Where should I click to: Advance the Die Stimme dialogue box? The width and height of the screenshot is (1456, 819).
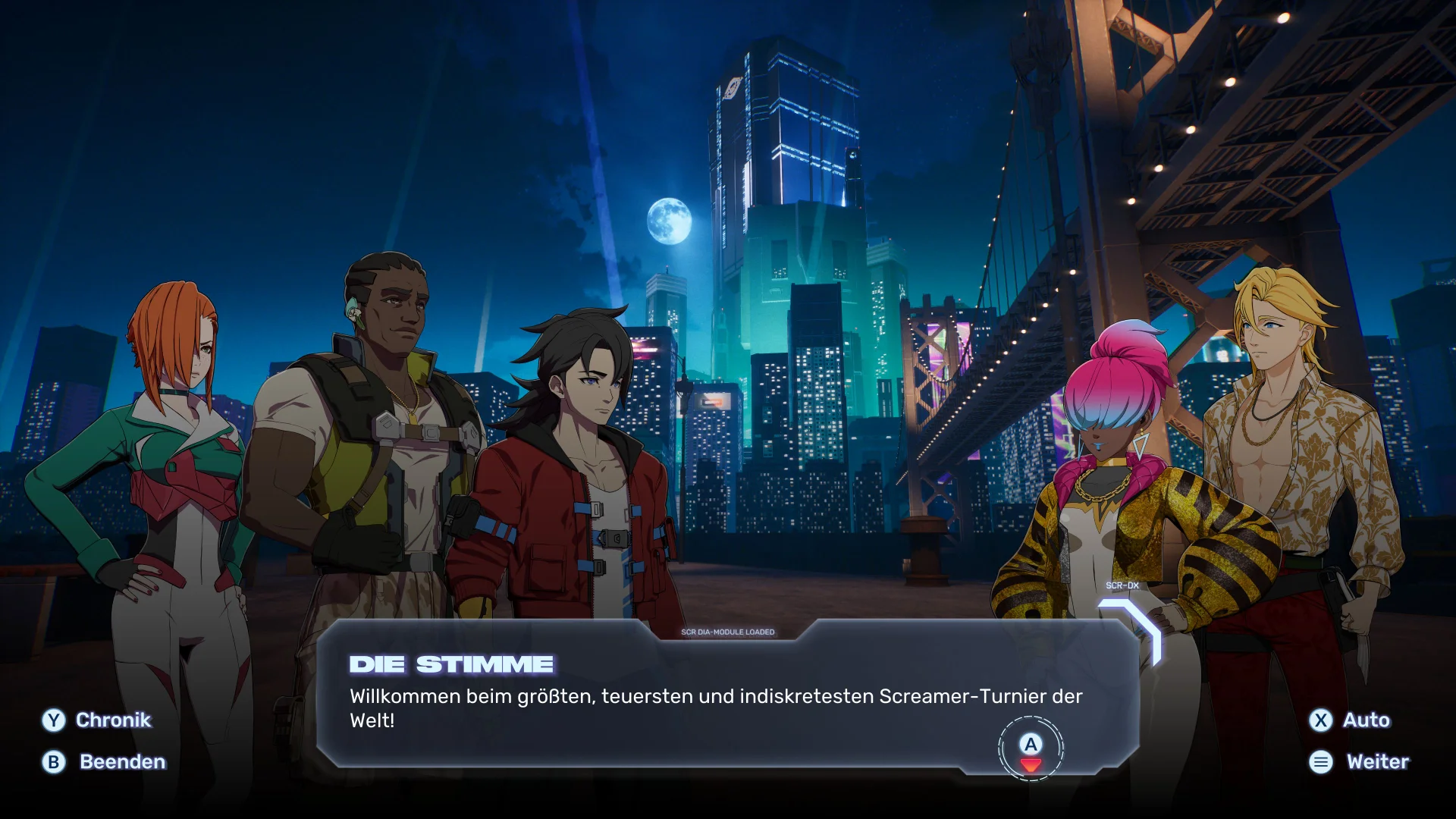[1031, 748]
